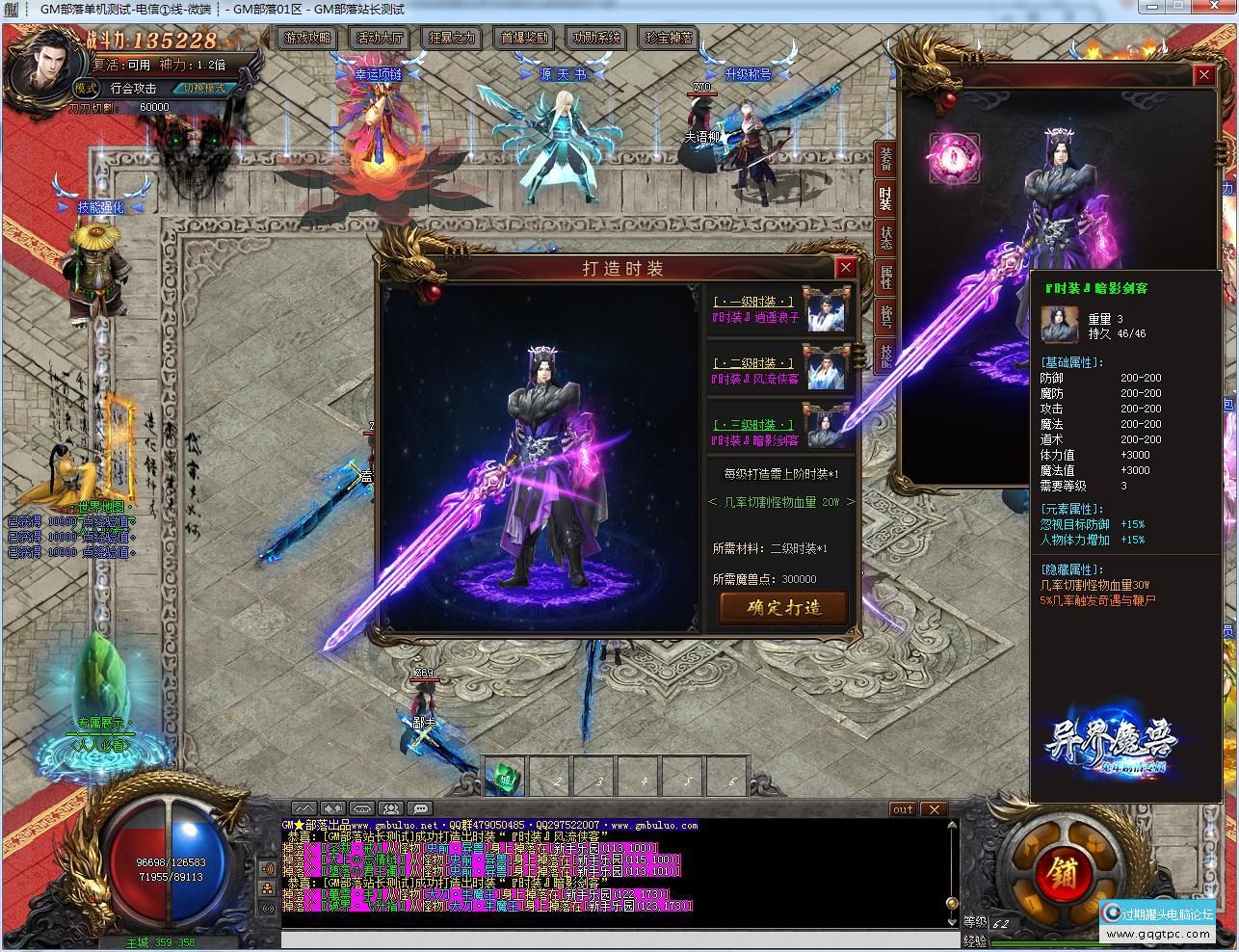Click the pink glowing costume slot icon
Screen dimensions: 1239x952
pos(954,158)
